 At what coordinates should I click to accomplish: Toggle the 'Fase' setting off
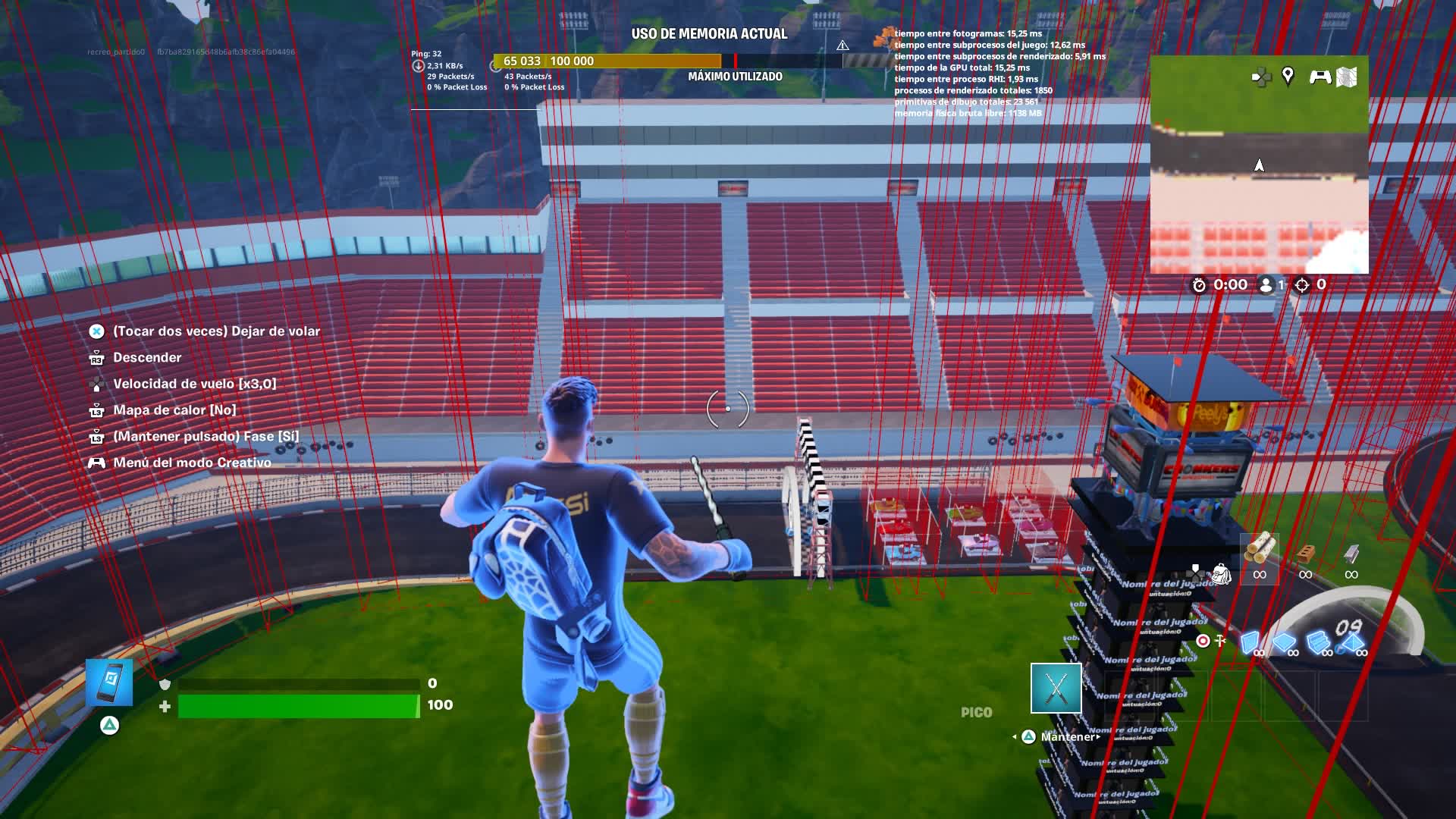point(205,435)
